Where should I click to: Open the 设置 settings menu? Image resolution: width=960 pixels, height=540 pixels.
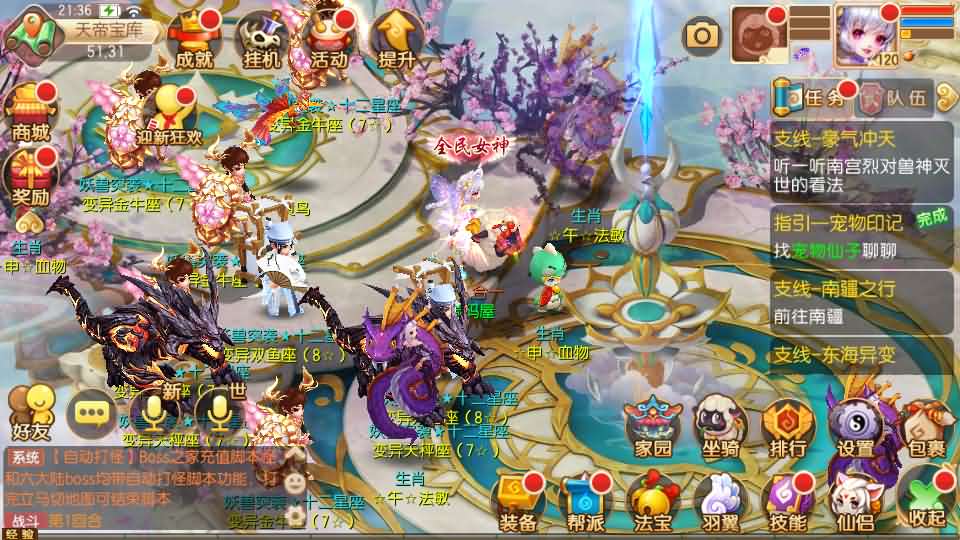[x=856, y=427]
